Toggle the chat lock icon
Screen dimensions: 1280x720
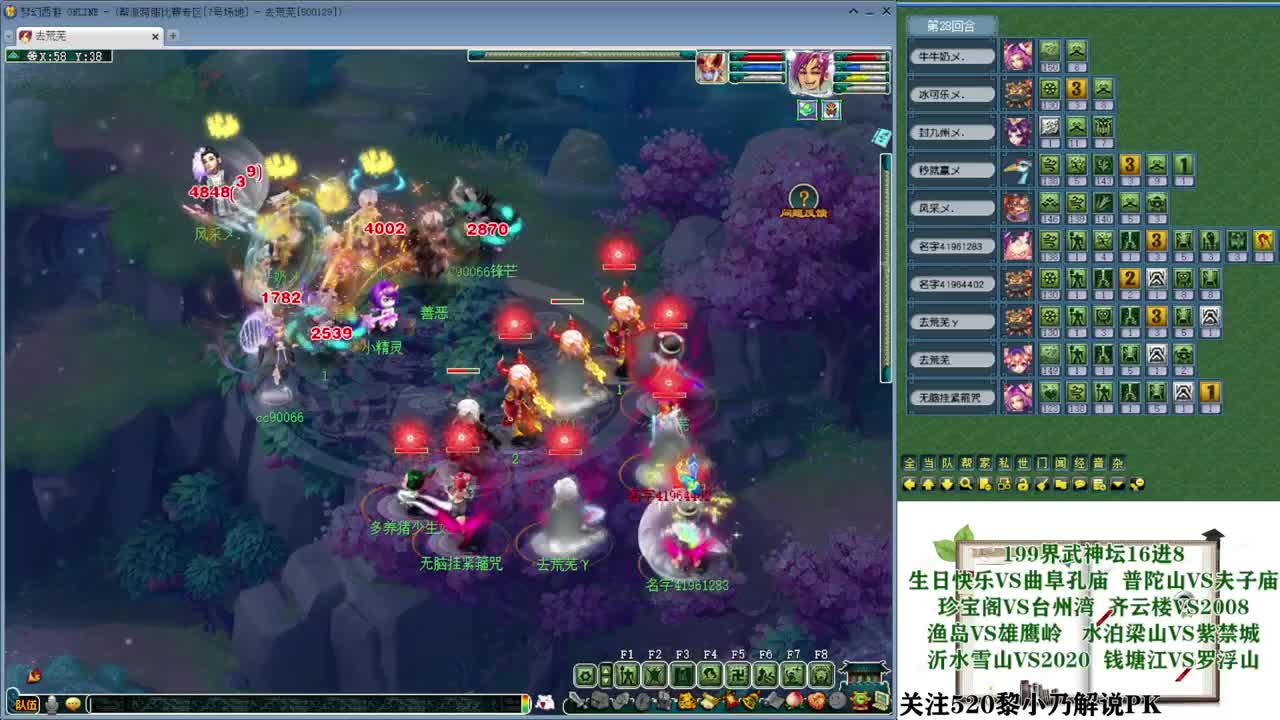1022,483
